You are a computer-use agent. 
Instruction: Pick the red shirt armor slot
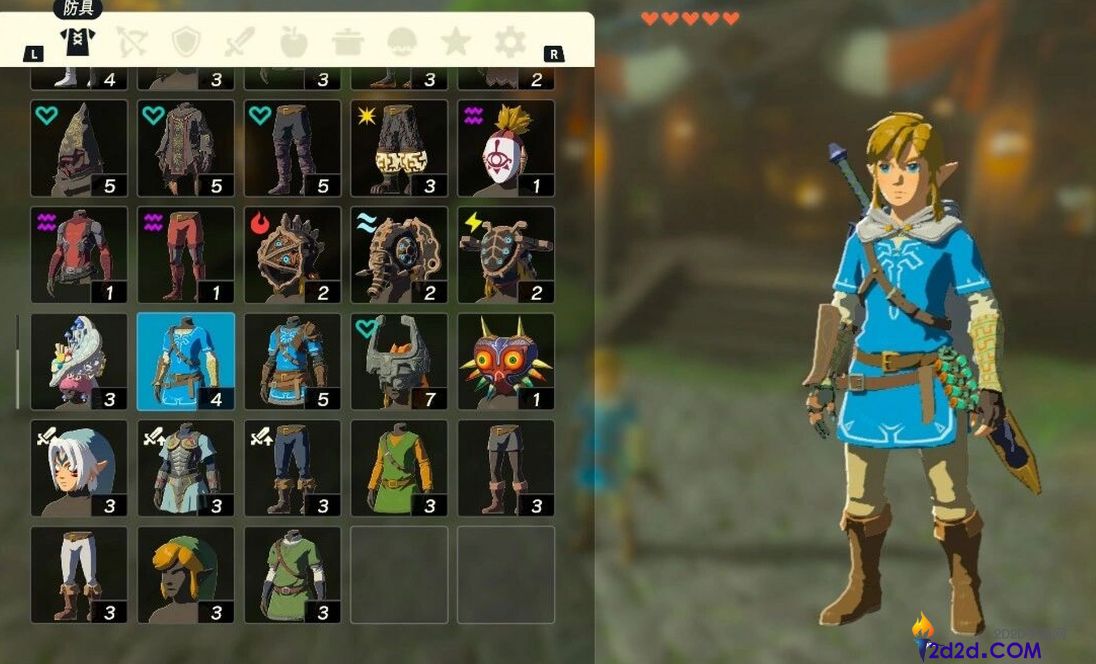79,255
